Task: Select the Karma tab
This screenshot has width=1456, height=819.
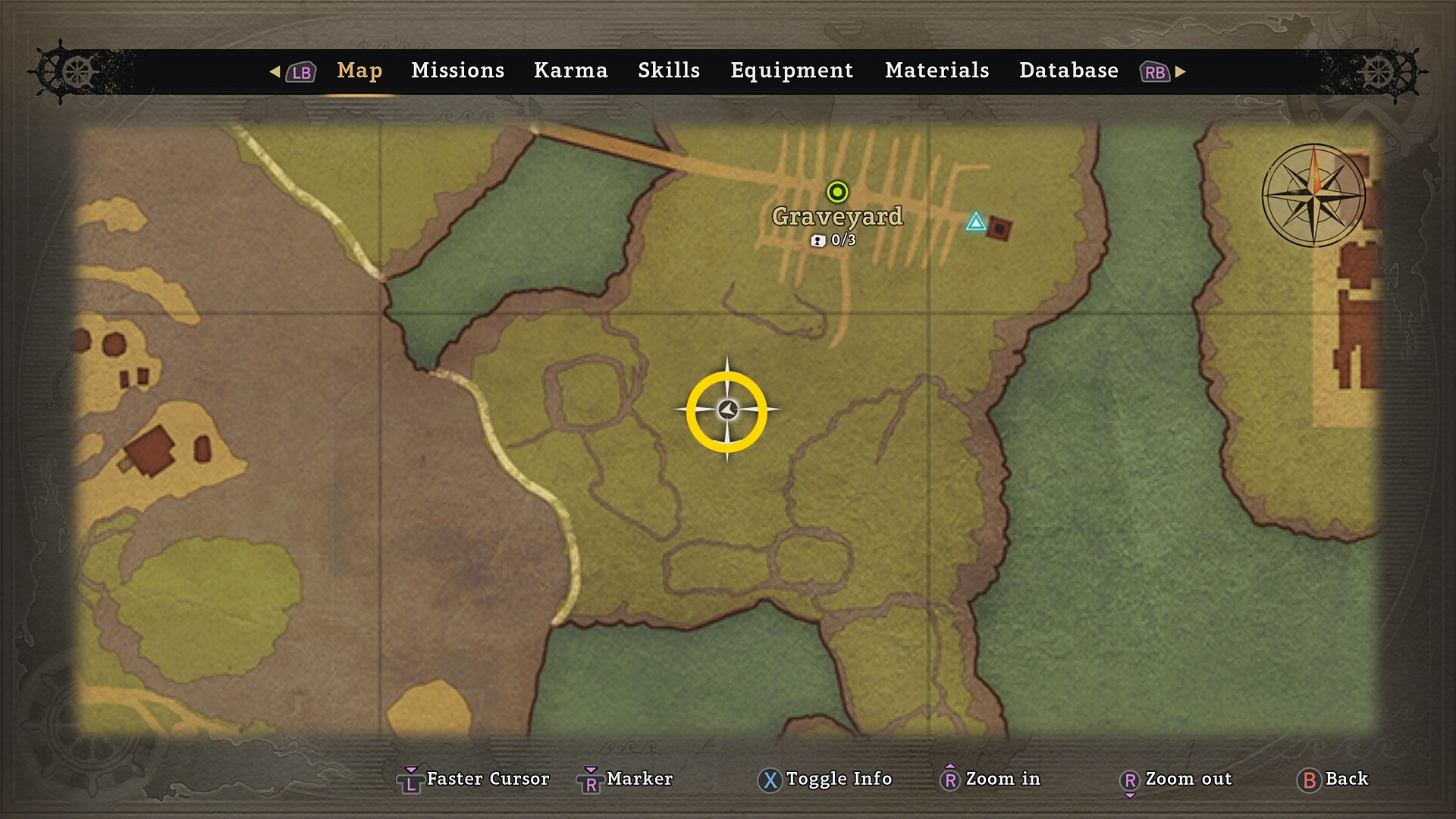Action: pos(570,71)
